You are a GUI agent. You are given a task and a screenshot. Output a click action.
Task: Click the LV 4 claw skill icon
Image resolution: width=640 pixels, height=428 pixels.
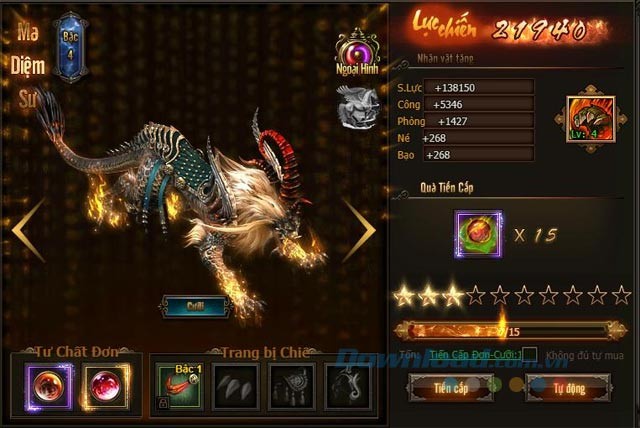click(x=587, y=122)
